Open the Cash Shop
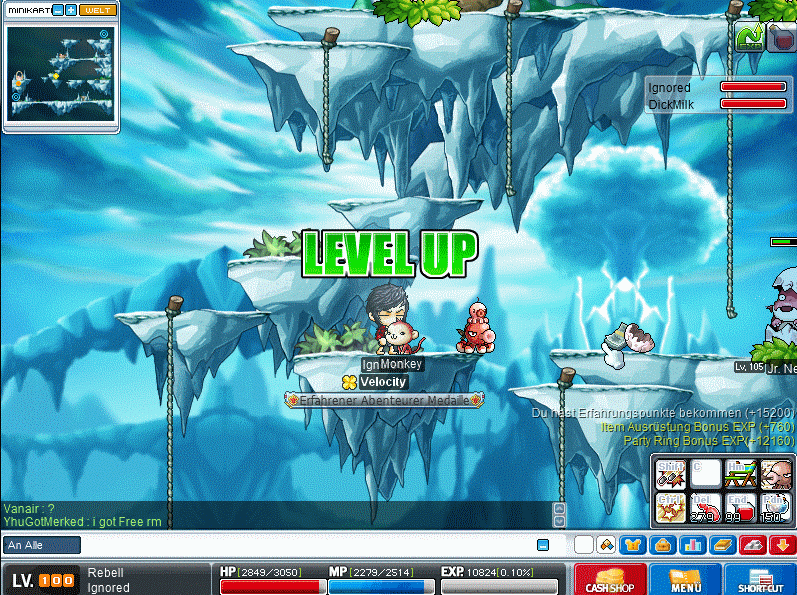This screenshot has height=595, width=797. pyautogui.click(x=610, y=580)
